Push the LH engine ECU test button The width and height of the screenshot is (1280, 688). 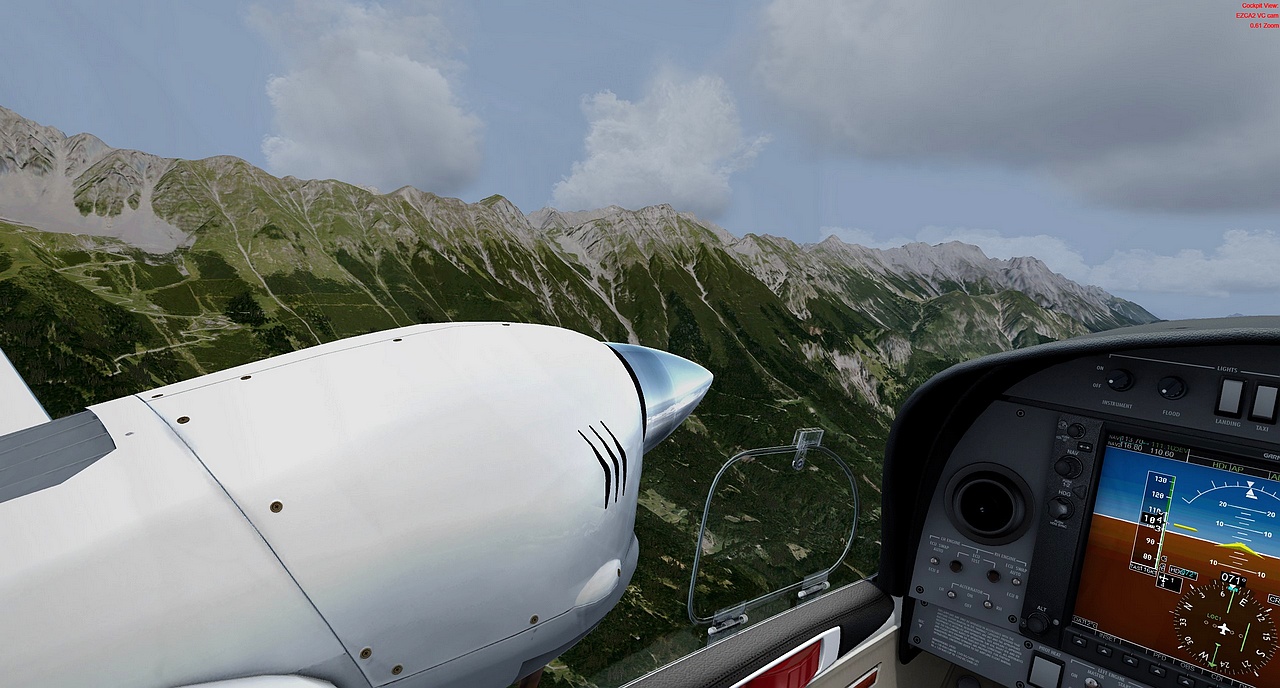pos(956,566)
